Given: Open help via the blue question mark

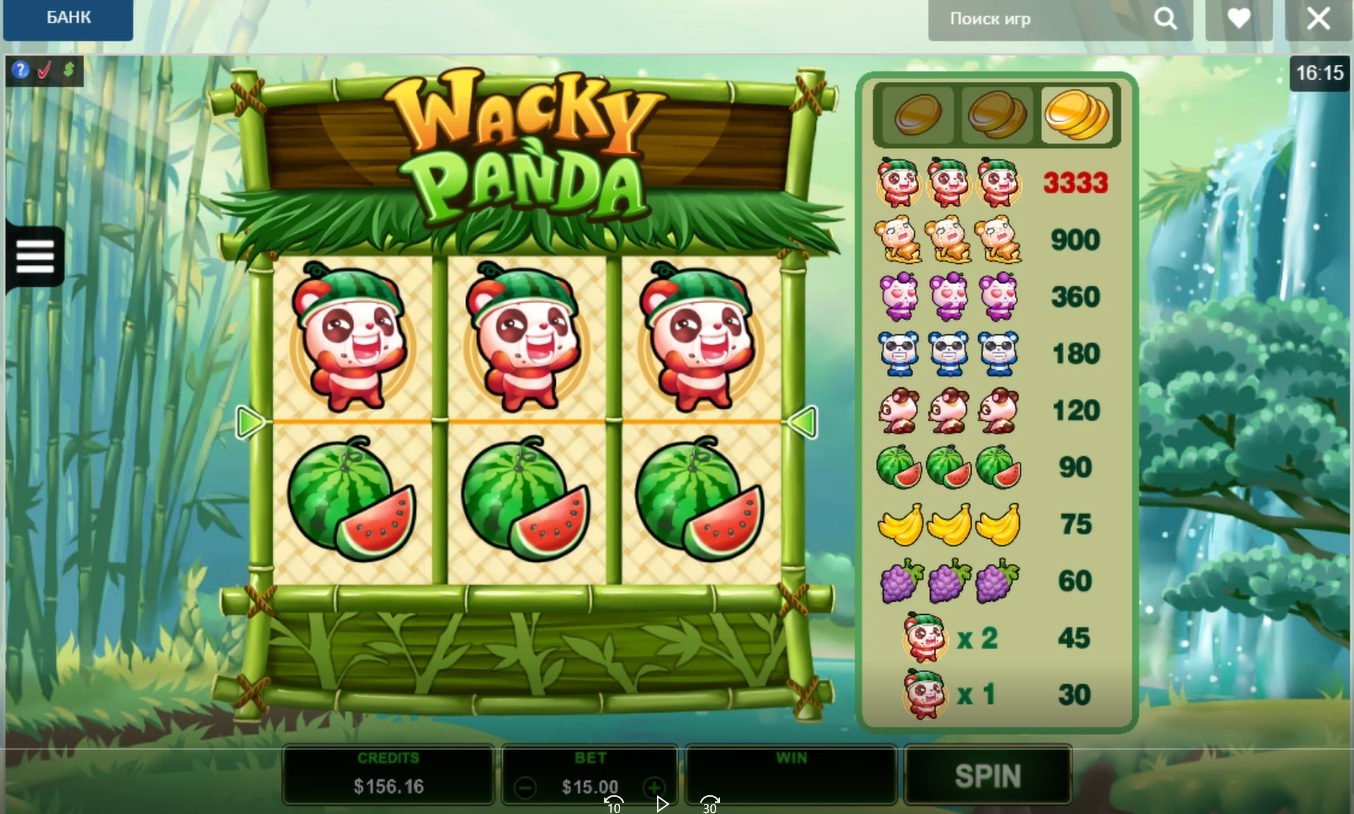Looking at the screenshot, I should click(x=20, y=71).
